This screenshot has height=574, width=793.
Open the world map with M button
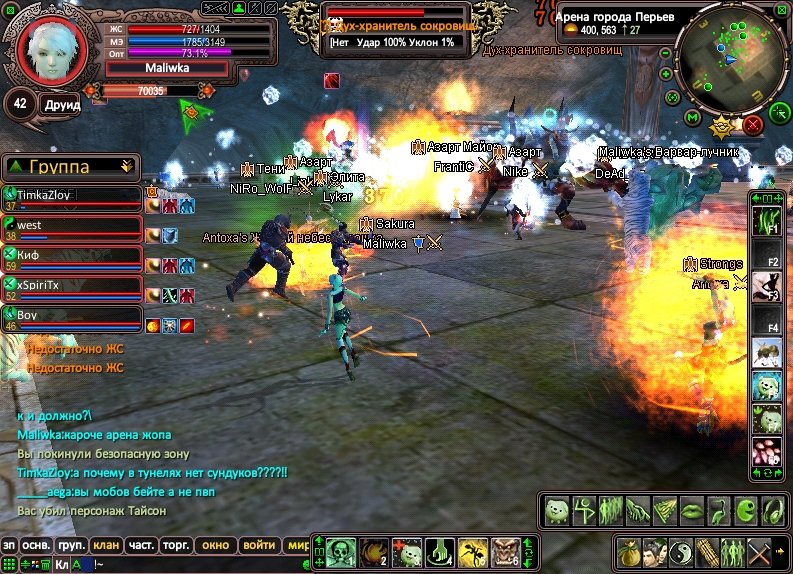(692, 117)
